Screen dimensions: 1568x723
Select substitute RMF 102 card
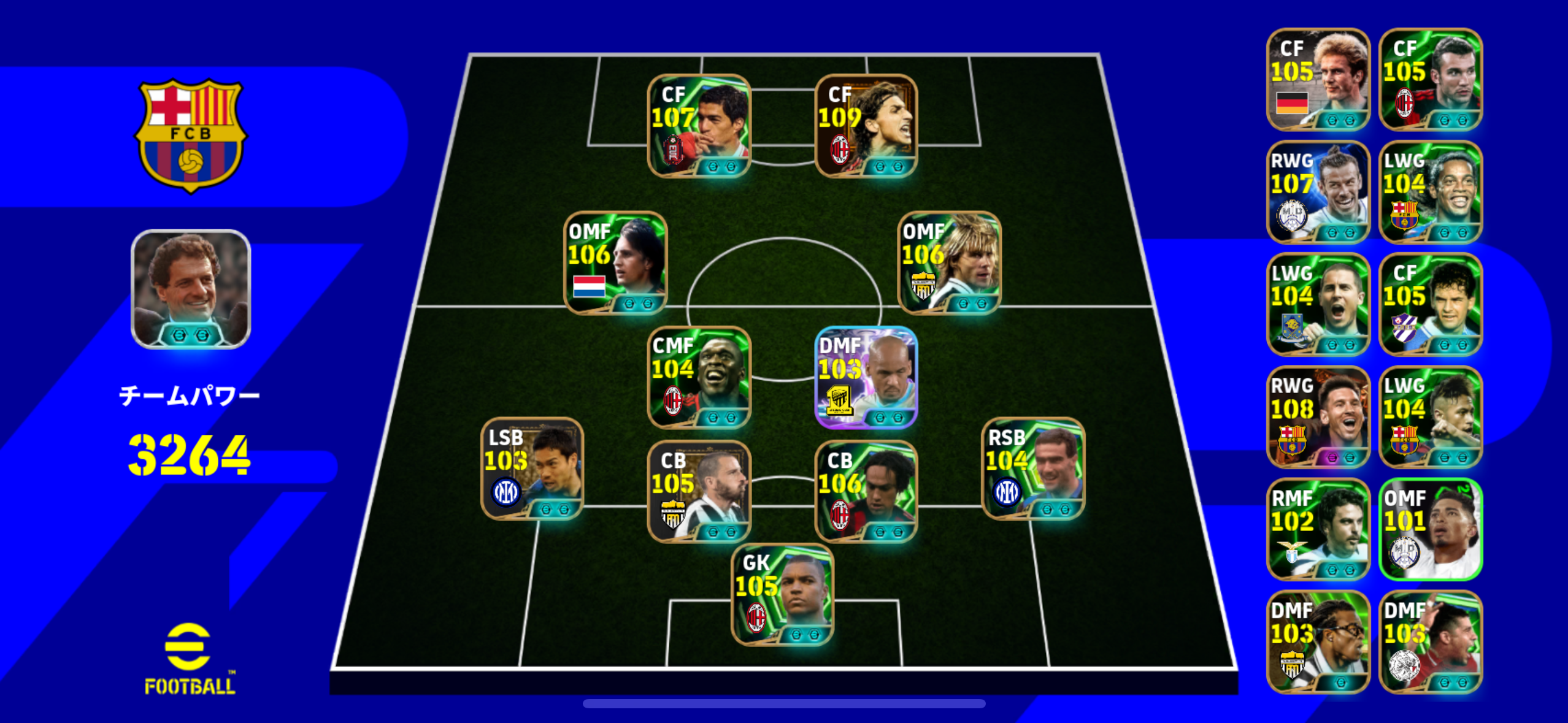[x=1318, y=529]
